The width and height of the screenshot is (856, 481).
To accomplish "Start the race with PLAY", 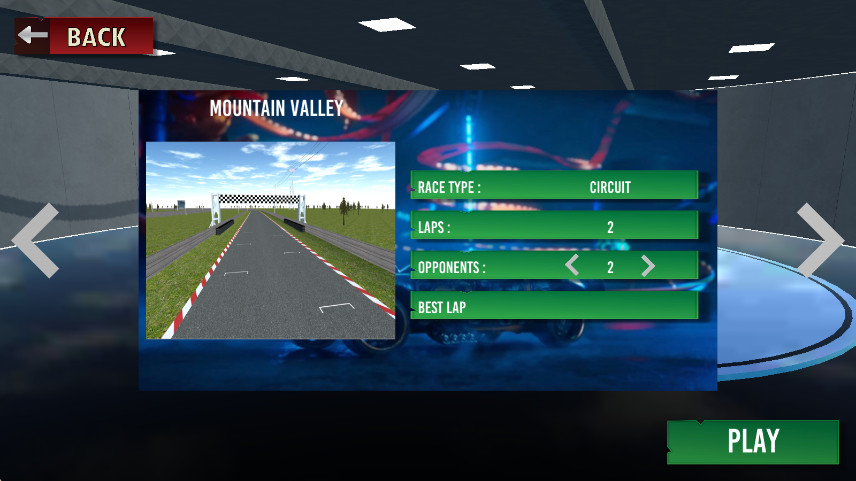I will (752, 441).
